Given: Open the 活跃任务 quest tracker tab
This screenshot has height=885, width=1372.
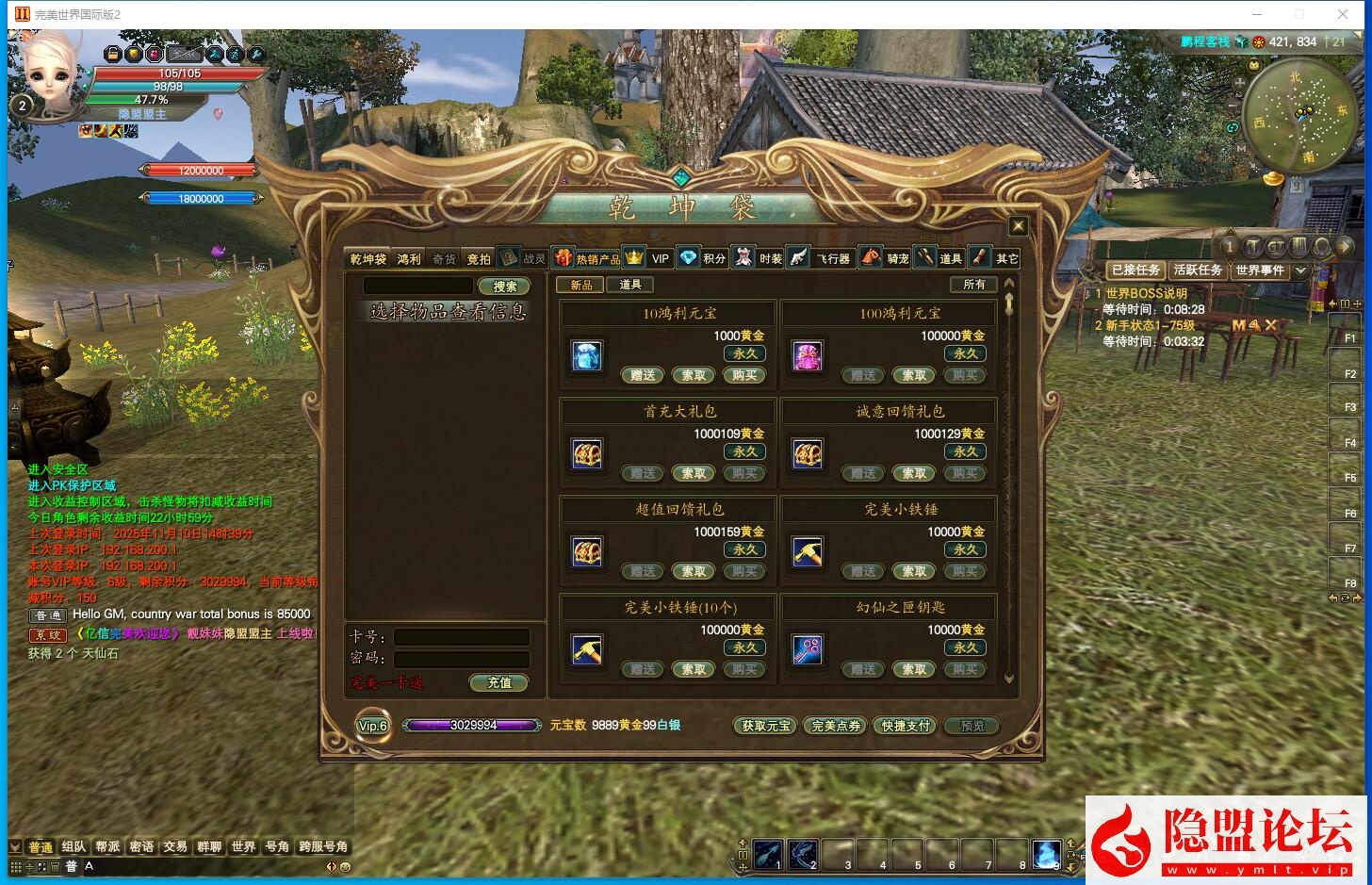Looking at the screenshot, I should point(1197,270).
